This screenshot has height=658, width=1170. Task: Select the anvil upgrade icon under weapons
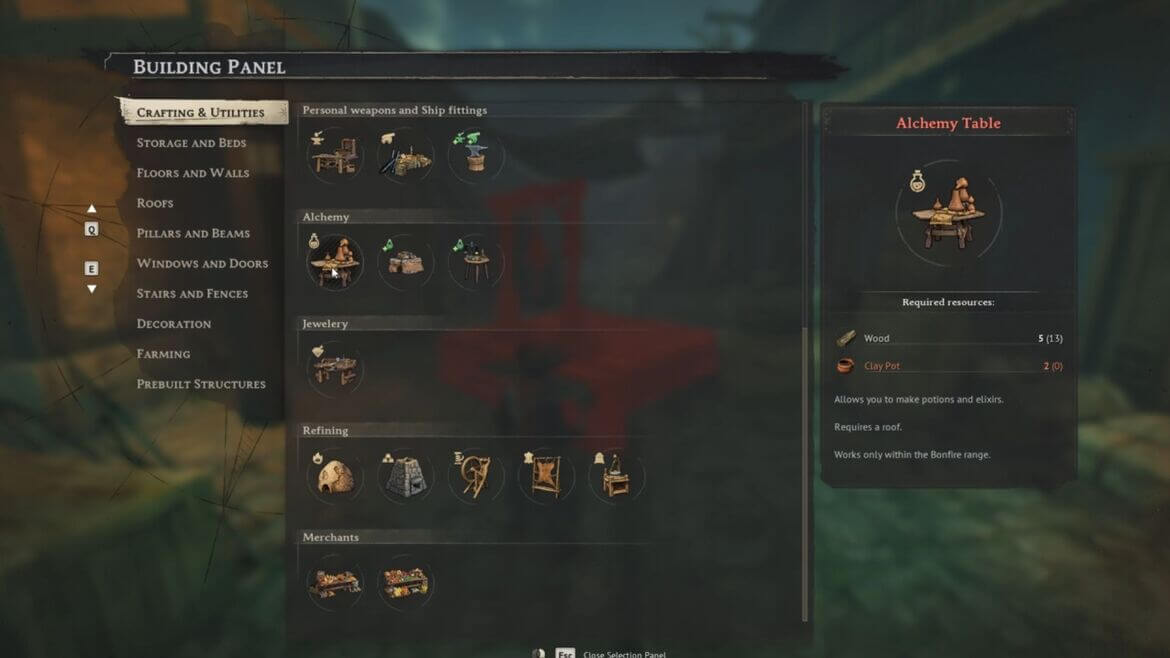pos(476,155)
